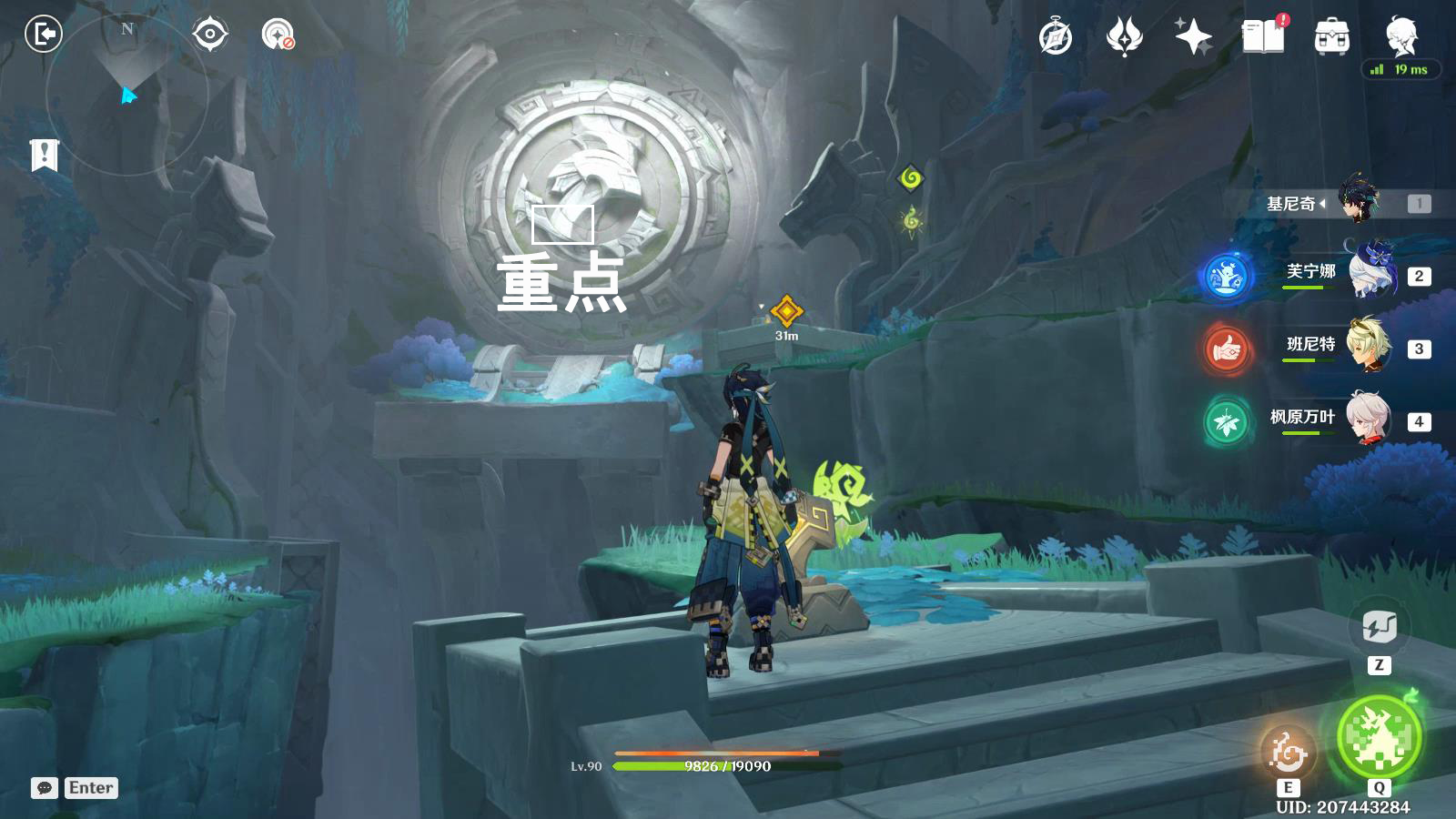1456x819 pixels.
Task: Activate the green Elemental Burst icon
Action: [x=1379, y=736]
